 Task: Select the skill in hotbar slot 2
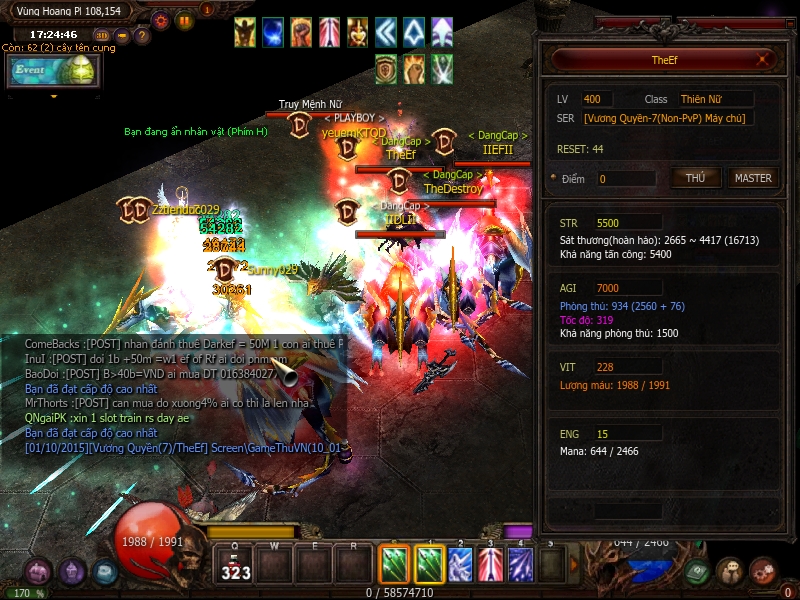(x=460, y=565)
